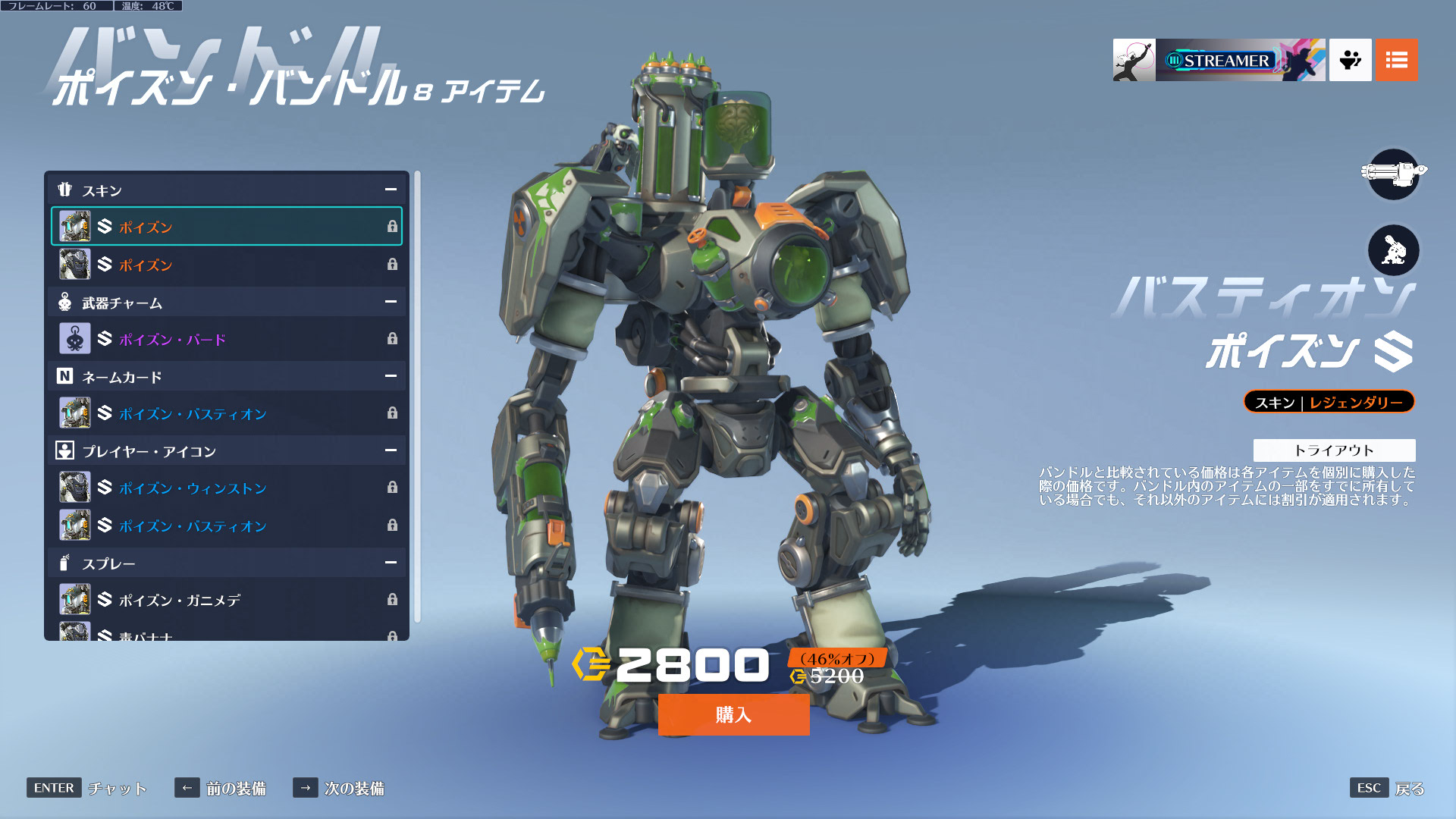
Task: Collapse the プレイヤー・アイコン section
Action: pos(391,450)
